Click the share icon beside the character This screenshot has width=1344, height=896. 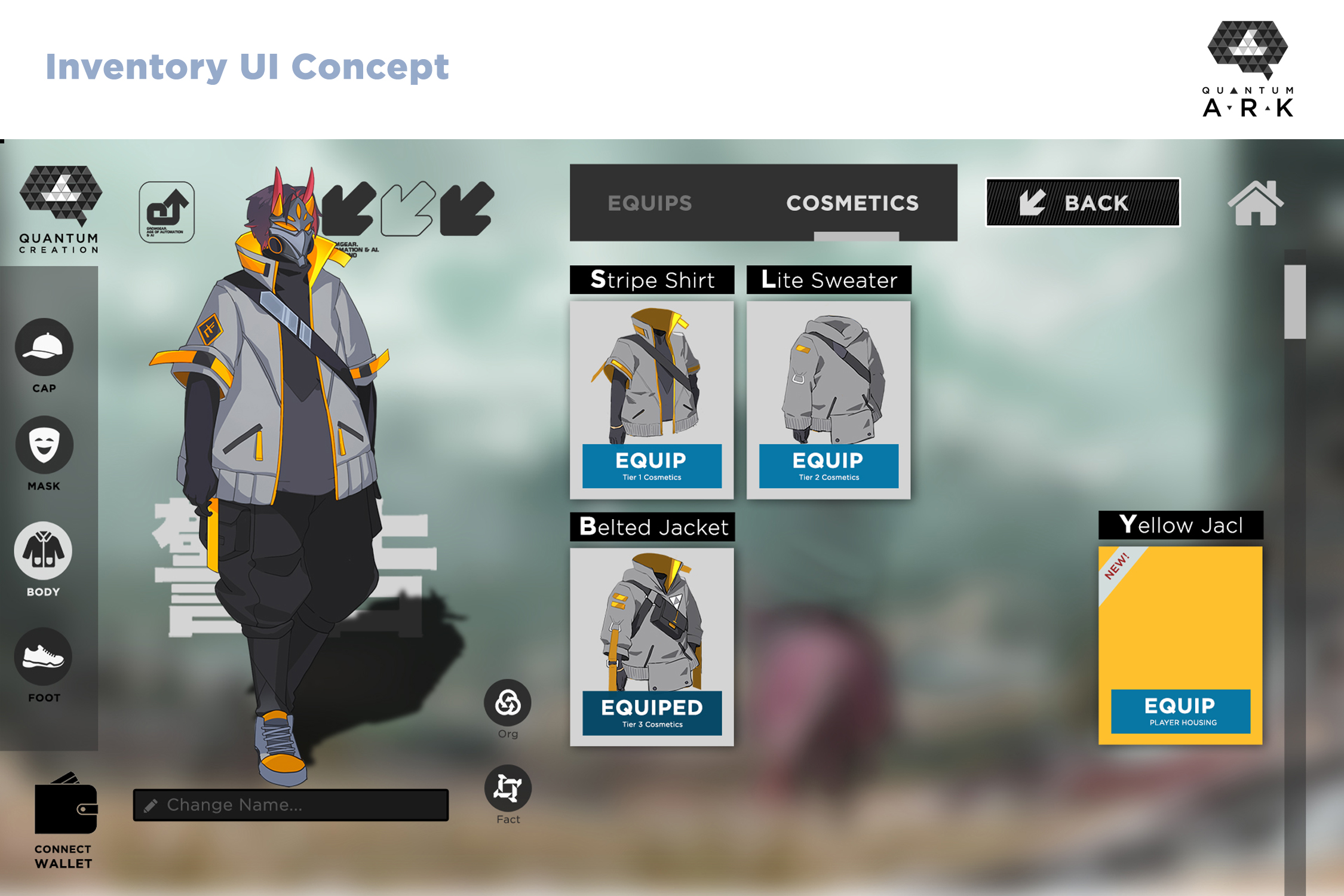coord(167,212)
